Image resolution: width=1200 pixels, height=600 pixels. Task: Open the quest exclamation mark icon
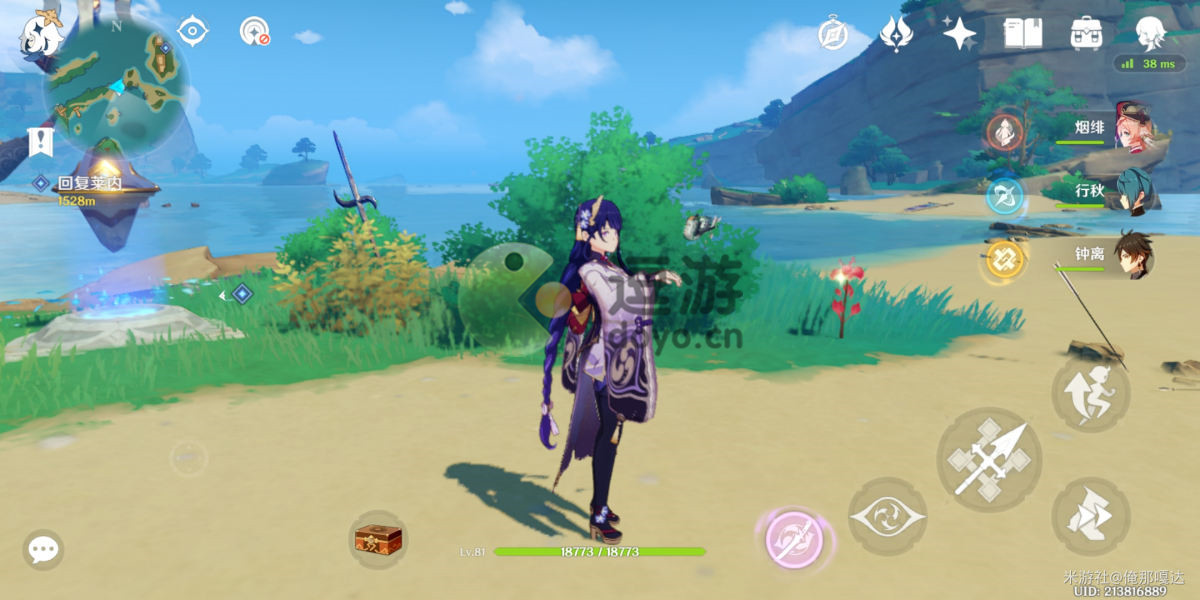tap(40, 142)
